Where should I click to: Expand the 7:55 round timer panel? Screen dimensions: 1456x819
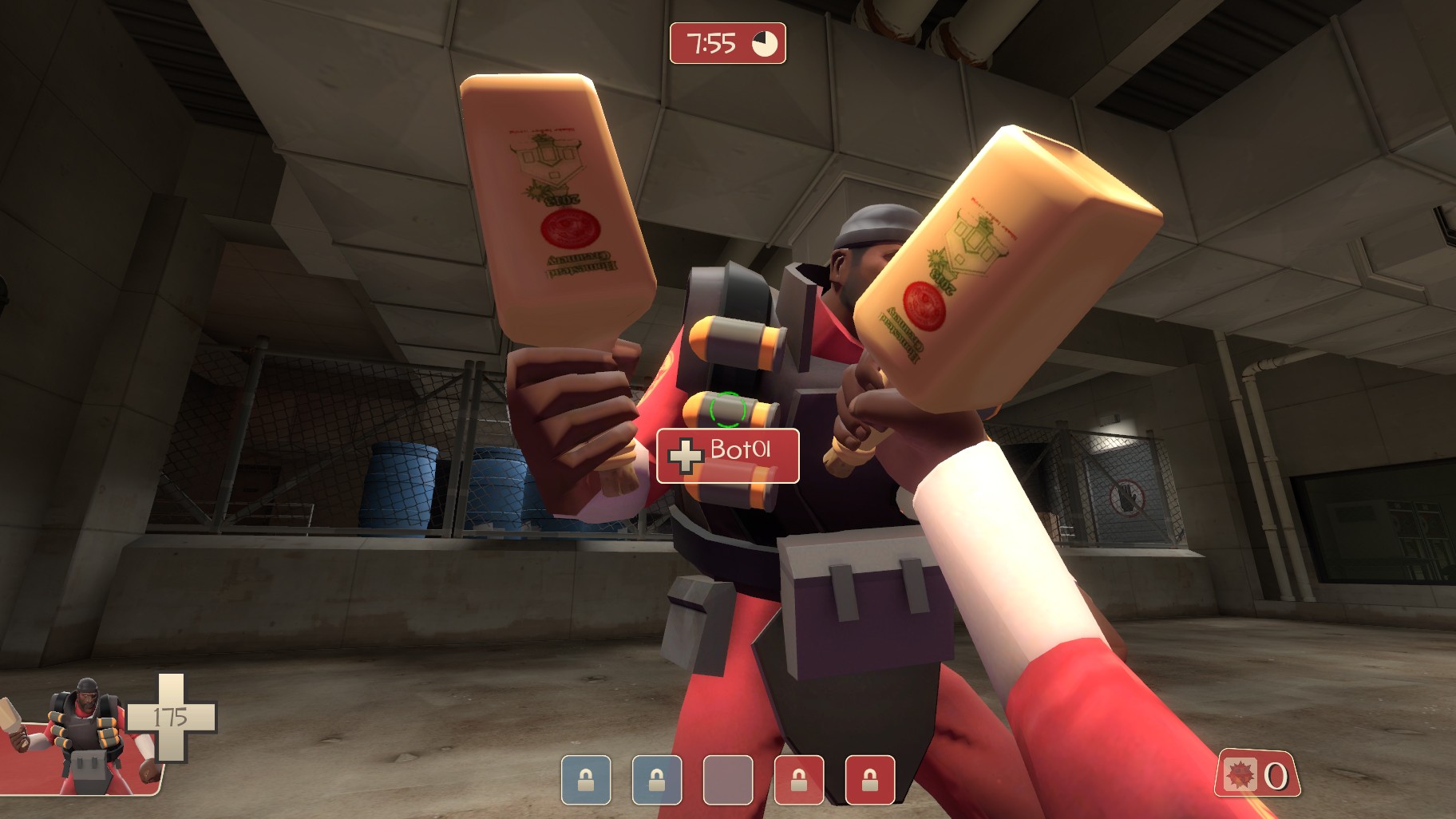(x=727, y=45)
